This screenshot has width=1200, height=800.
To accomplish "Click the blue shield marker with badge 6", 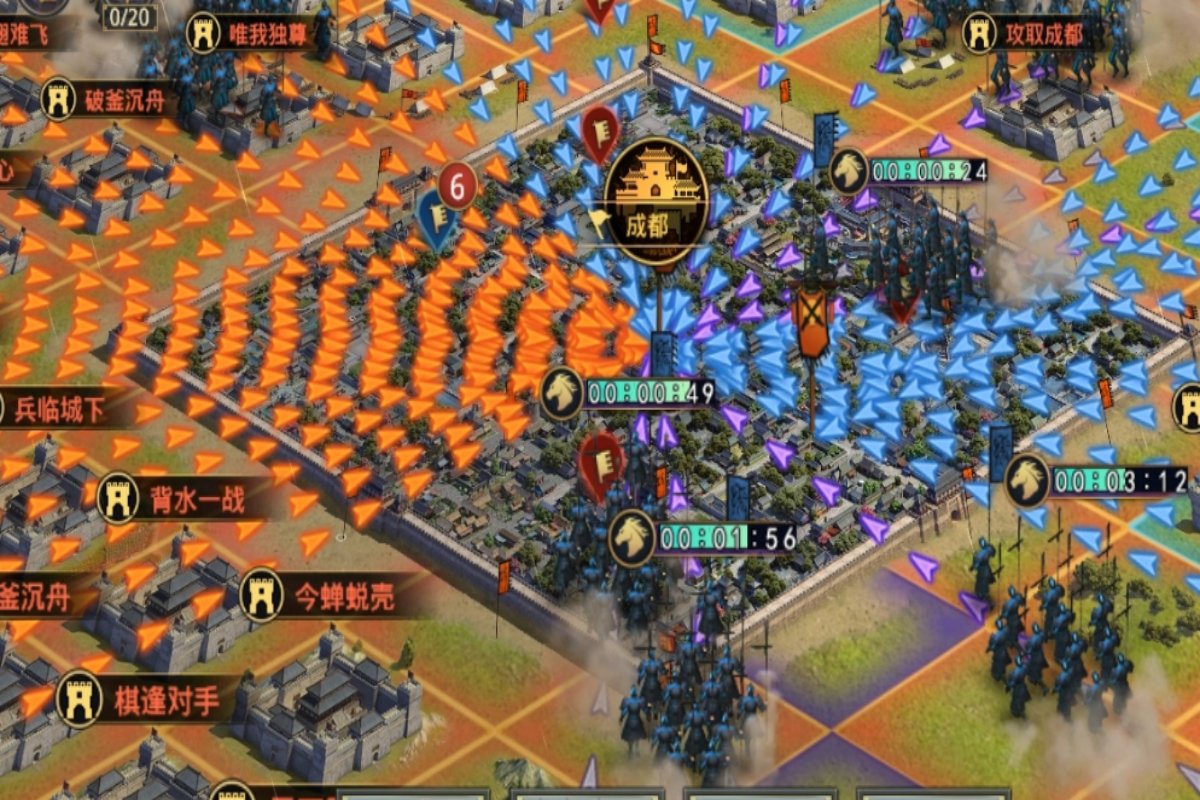I will 438,216.
